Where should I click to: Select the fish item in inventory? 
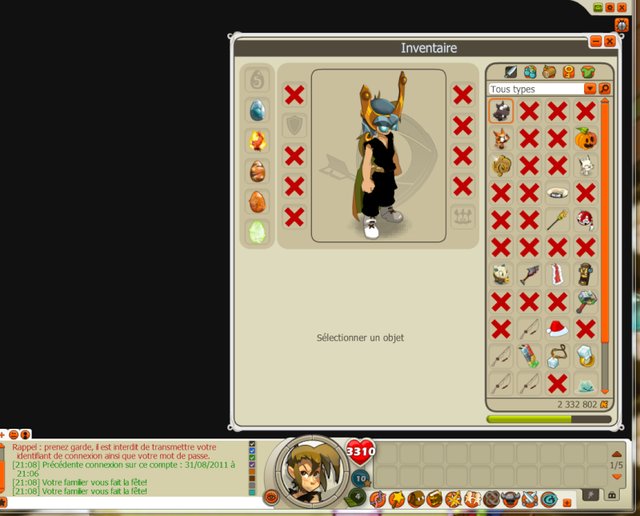[x=529, y=273]
